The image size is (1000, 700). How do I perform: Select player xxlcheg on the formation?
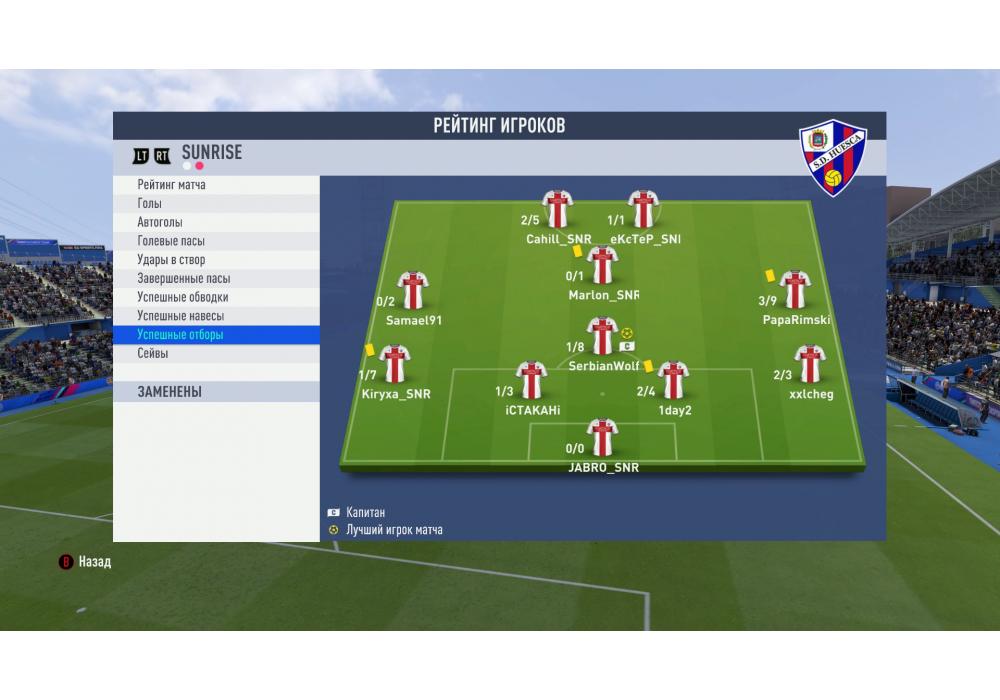point(810,364)
